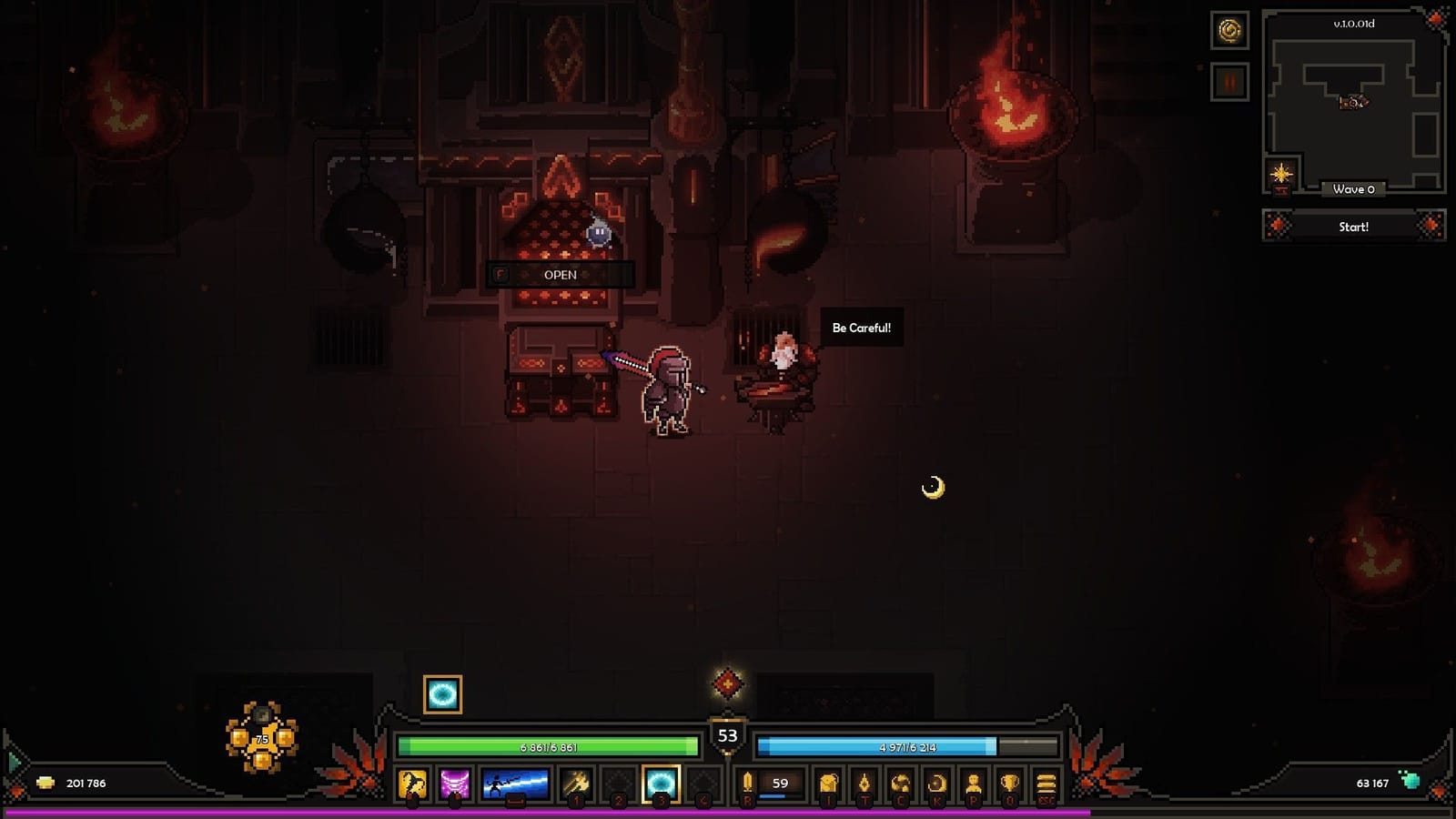The height and width of the screenshot is (819, 1456).
Task: Activate the lightning dash spacebar ability
Action: click(x=516, y=783)
